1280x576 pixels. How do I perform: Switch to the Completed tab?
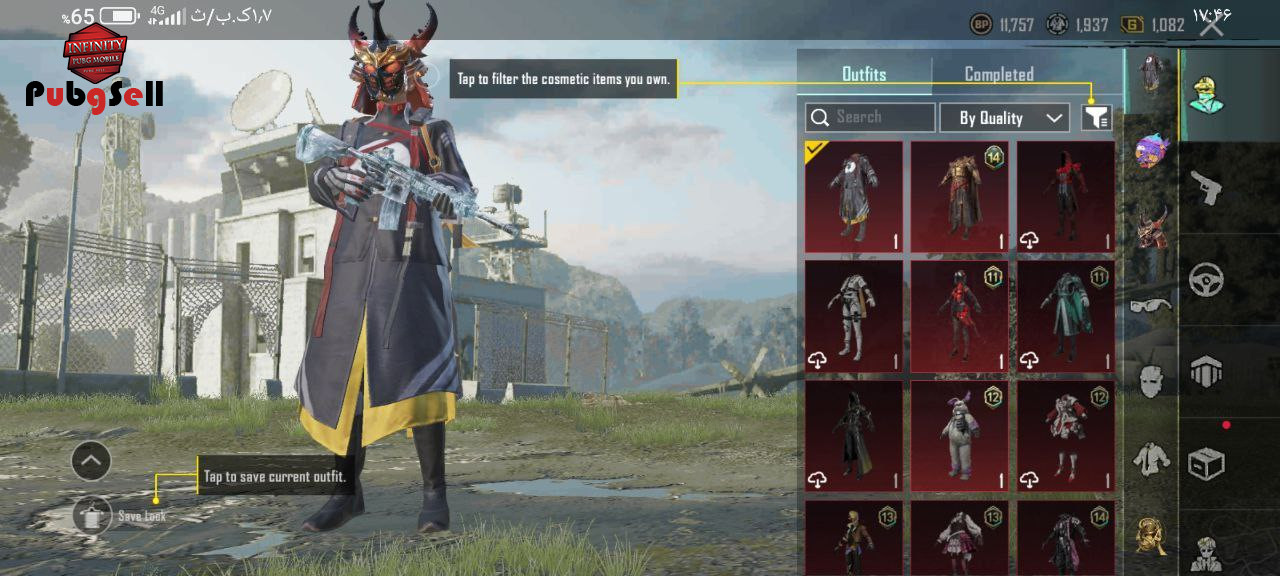click(x=998, y=74)
